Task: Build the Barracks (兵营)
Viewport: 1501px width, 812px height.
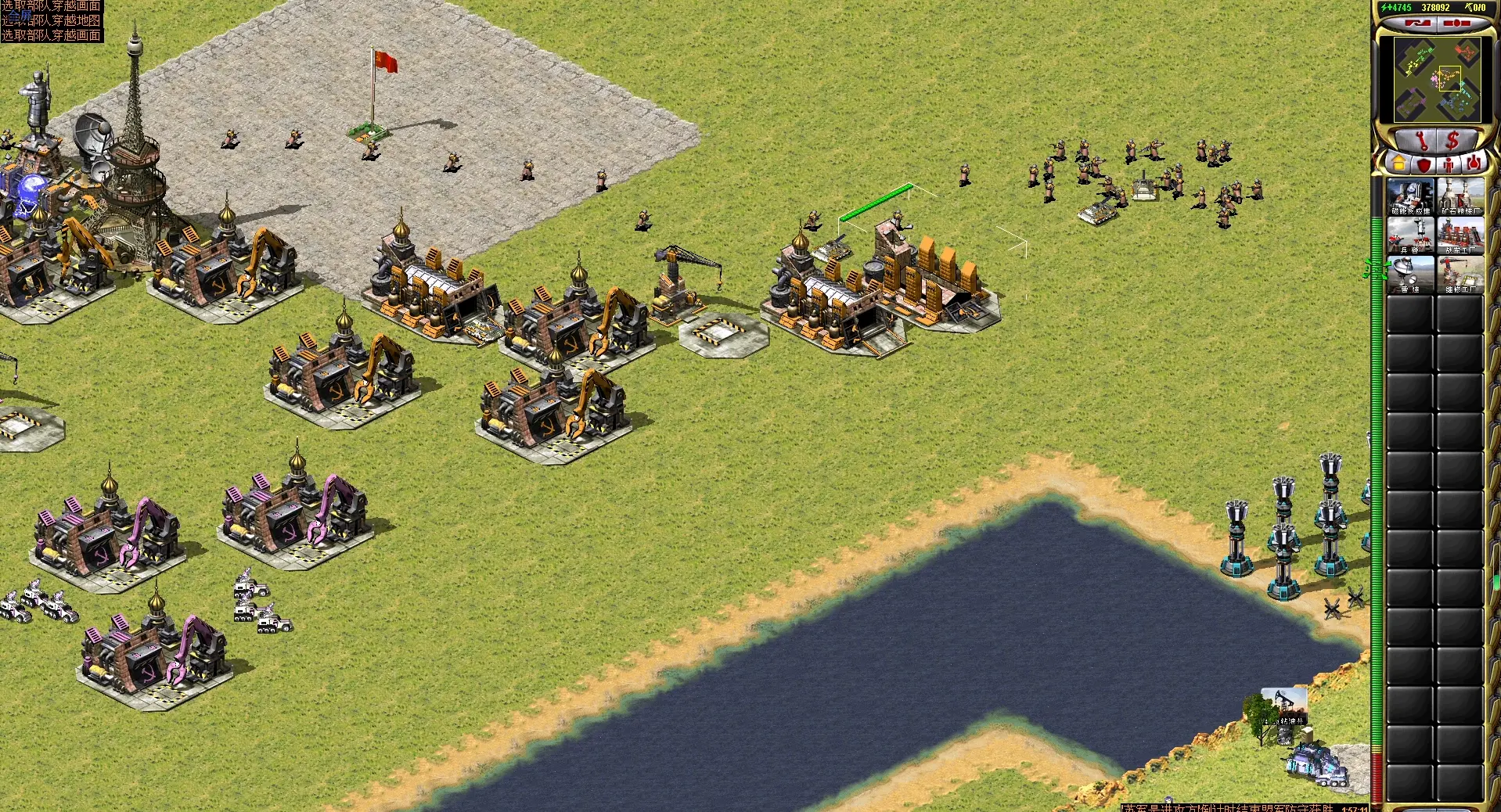Action: pyautogui.click(x=1410, y=235)
